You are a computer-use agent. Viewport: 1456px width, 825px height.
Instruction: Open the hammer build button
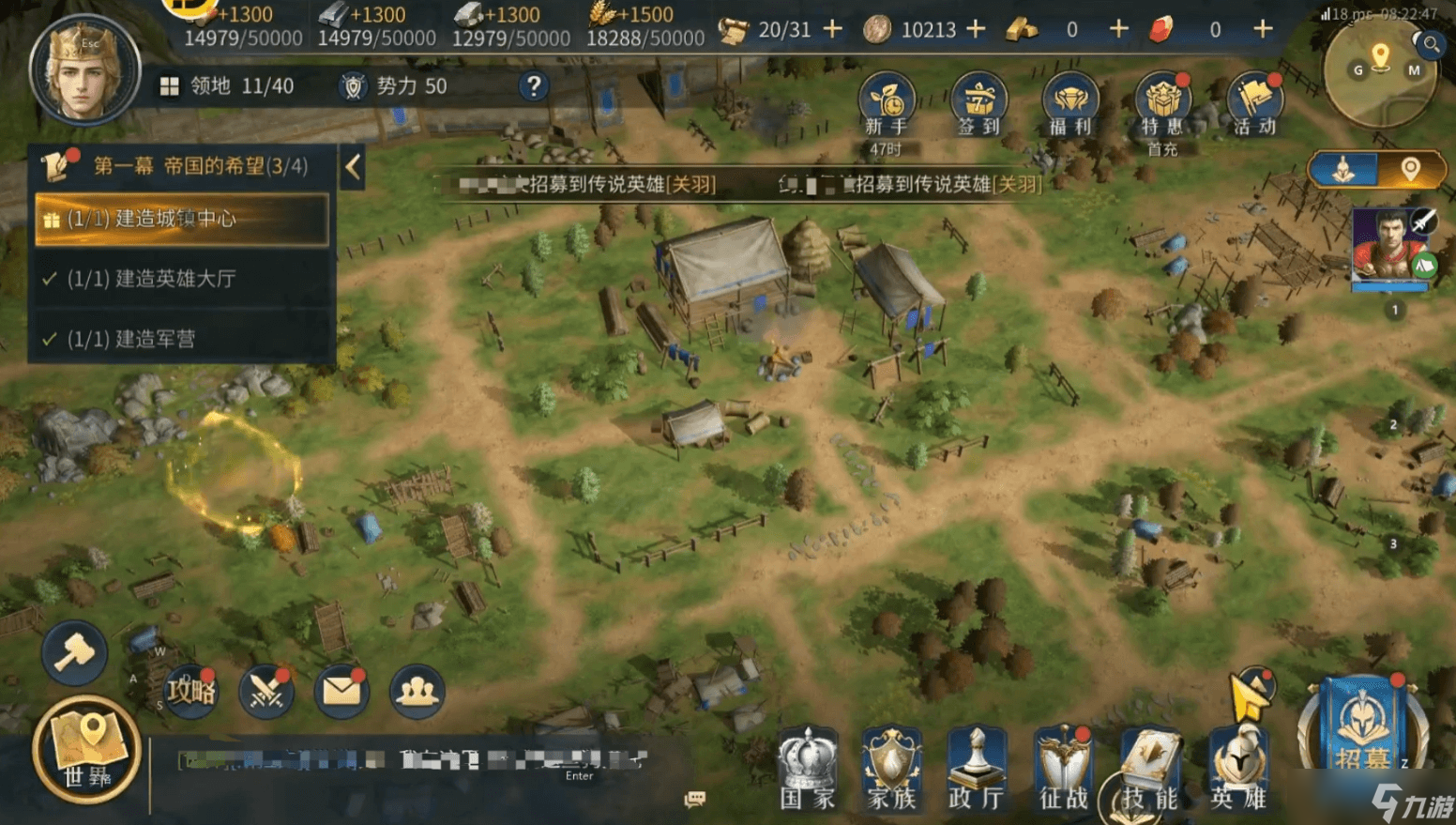click(74, 652)
